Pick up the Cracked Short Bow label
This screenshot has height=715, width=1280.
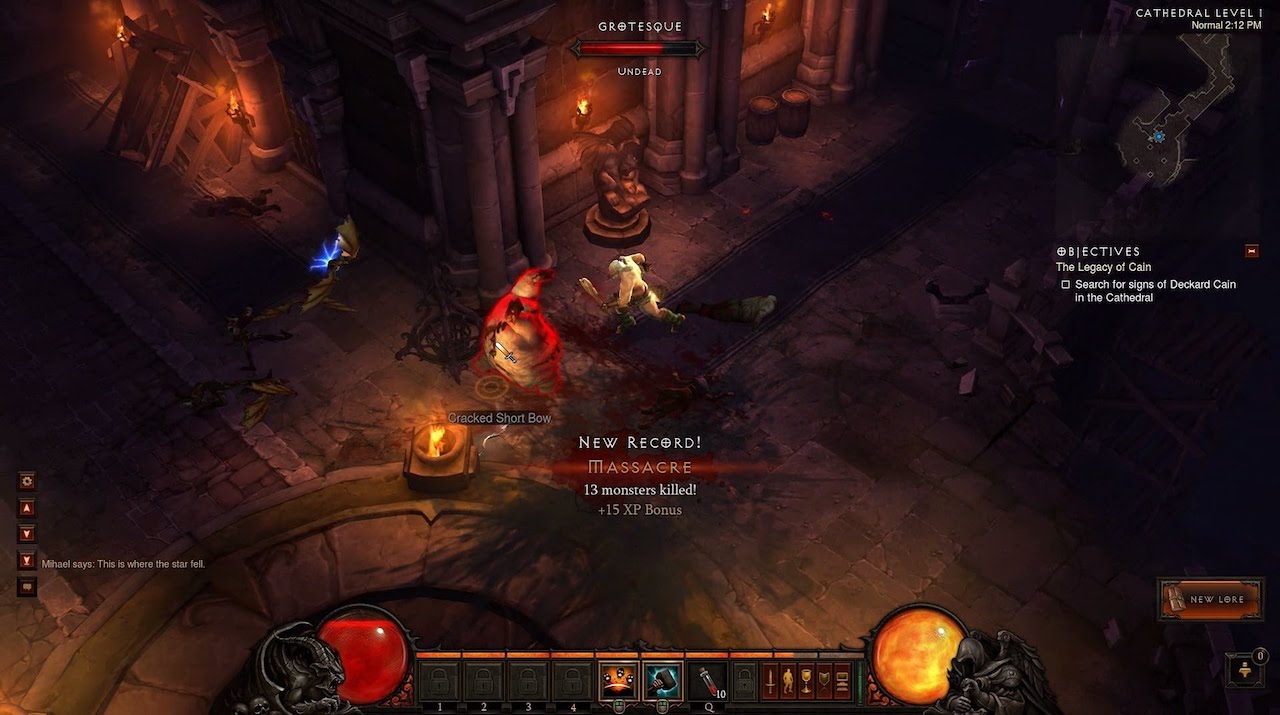click(499, 418)
